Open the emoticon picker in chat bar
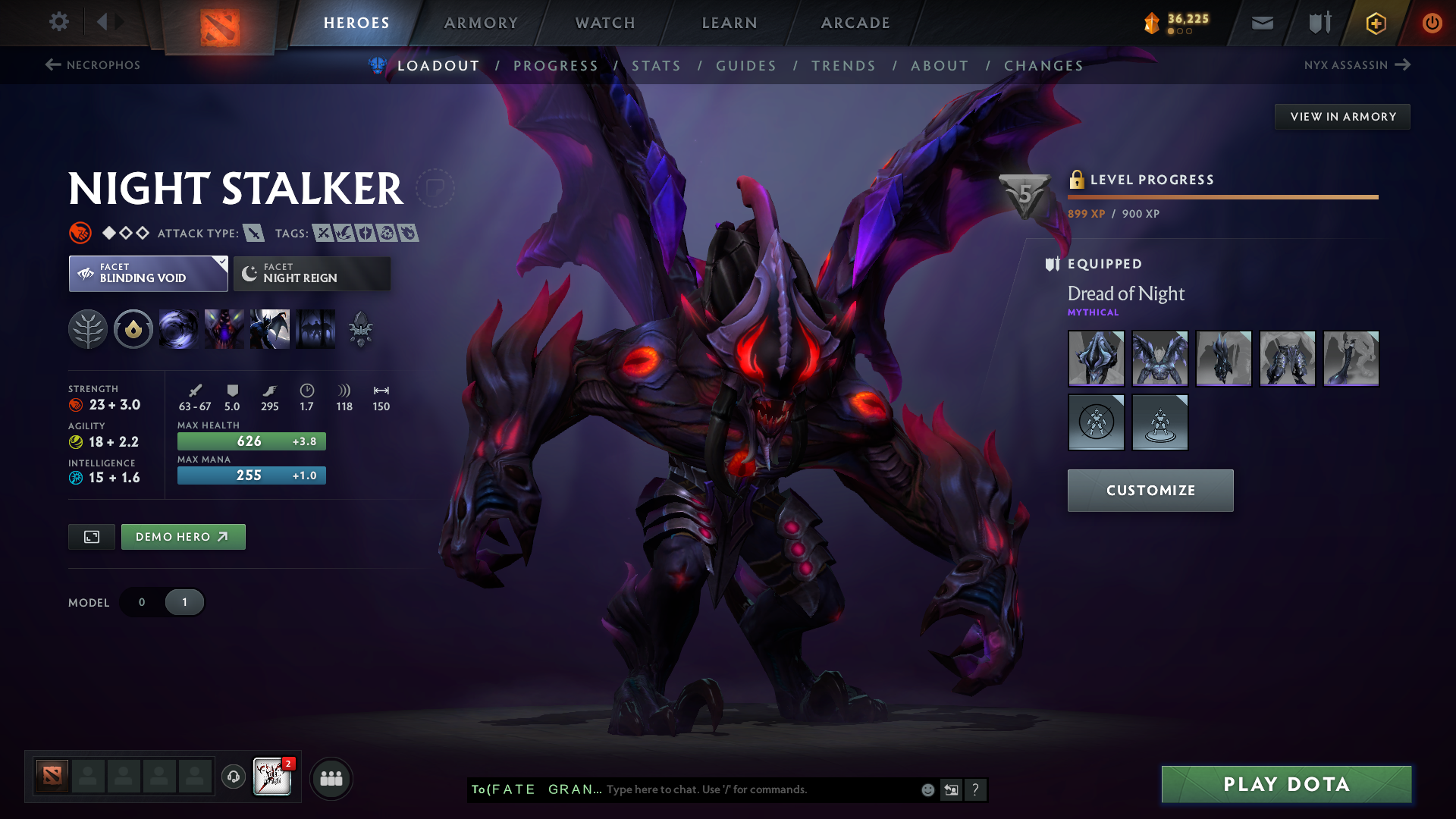Screen dimensions: 1456x819 point(927,789)
